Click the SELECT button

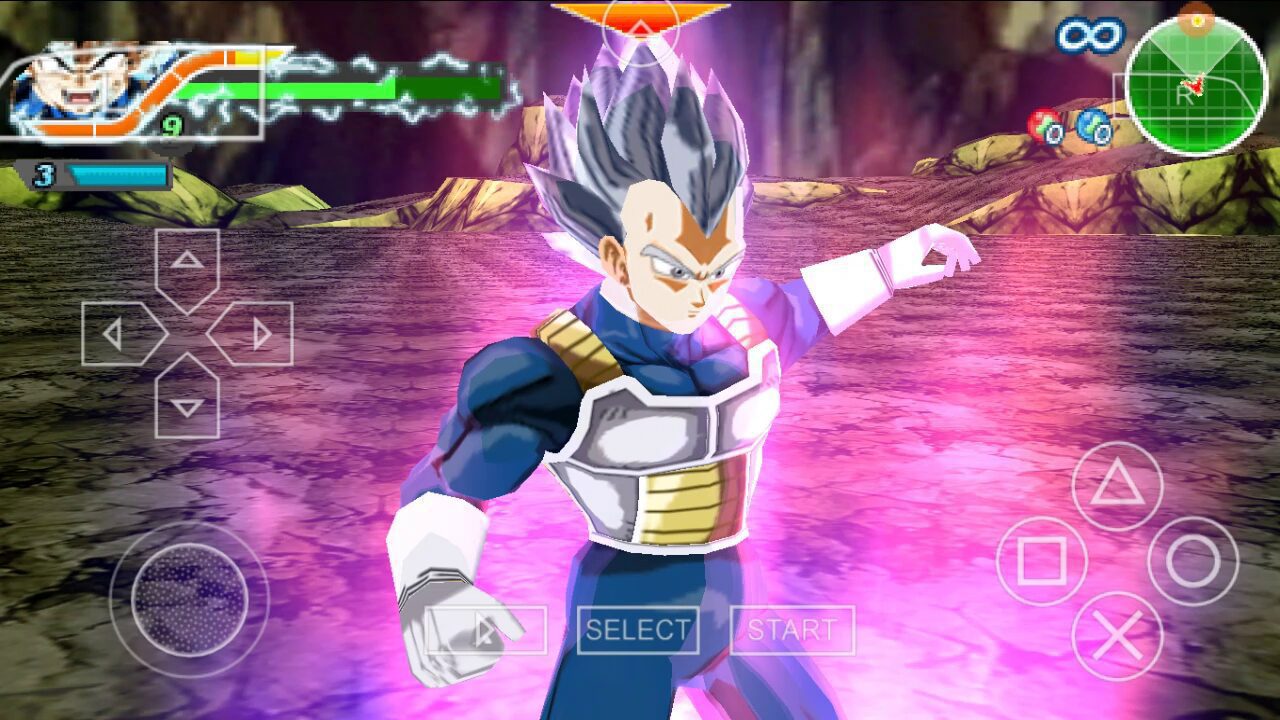[x=638, y=630]
